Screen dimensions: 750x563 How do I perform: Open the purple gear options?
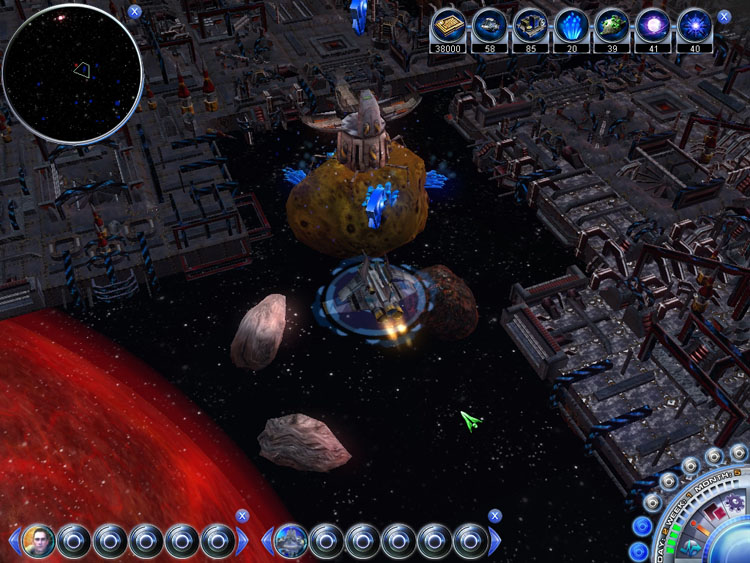point(735,501)
